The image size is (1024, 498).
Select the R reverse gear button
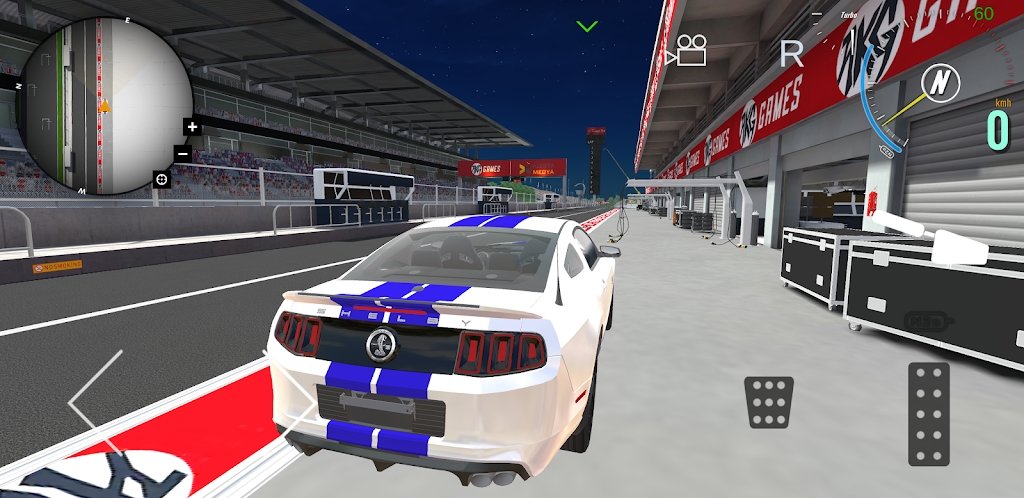(x=791, y=53)
